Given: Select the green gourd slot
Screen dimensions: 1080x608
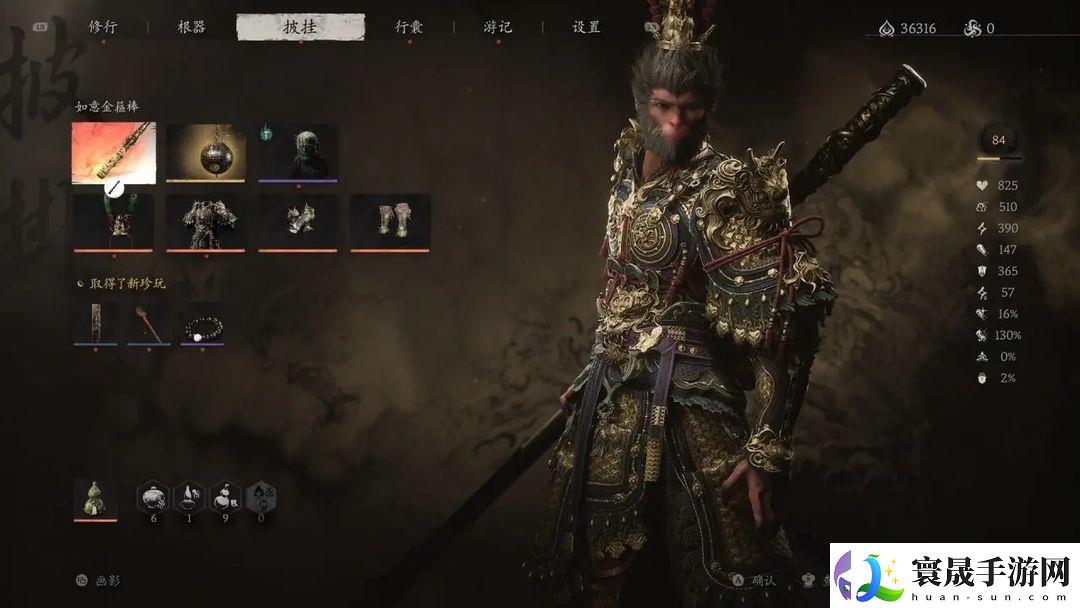Looking at the screenshot, I should tap(95, 498).
